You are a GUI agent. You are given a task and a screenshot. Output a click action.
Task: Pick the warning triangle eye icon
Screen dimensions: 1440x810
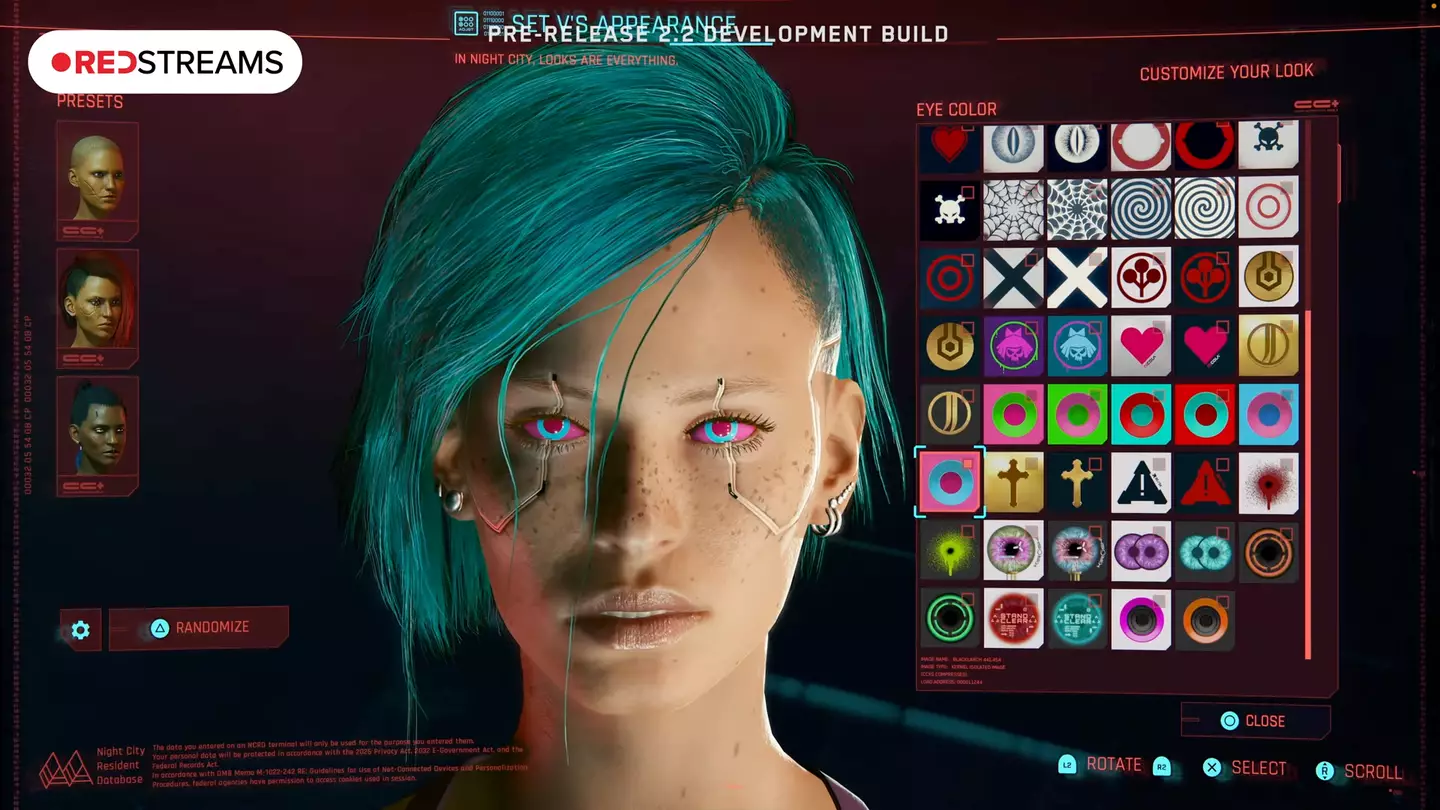pyautogui.click(x=1141, y=483)
